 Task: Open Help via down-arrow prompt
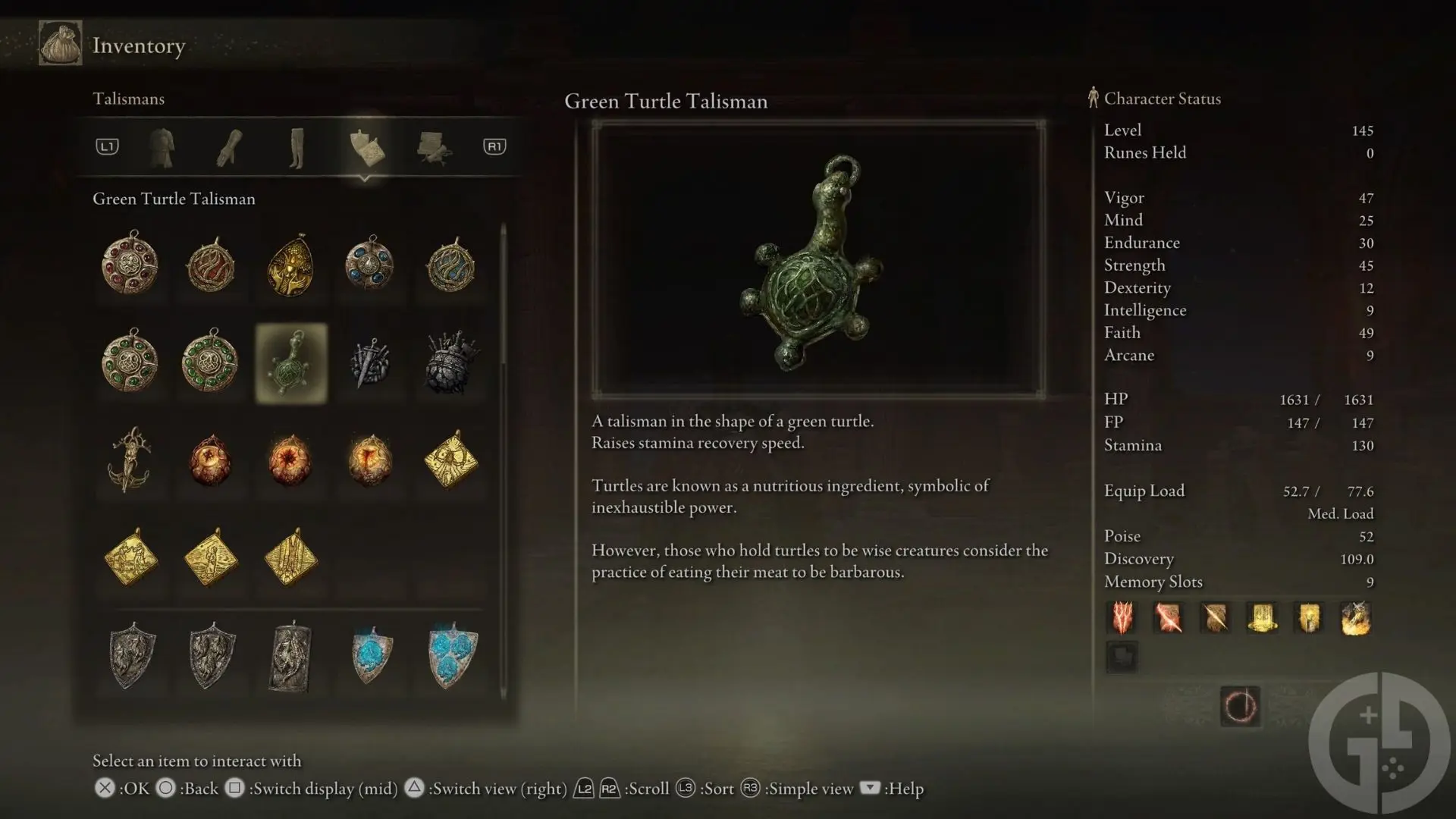click(869, 789)
